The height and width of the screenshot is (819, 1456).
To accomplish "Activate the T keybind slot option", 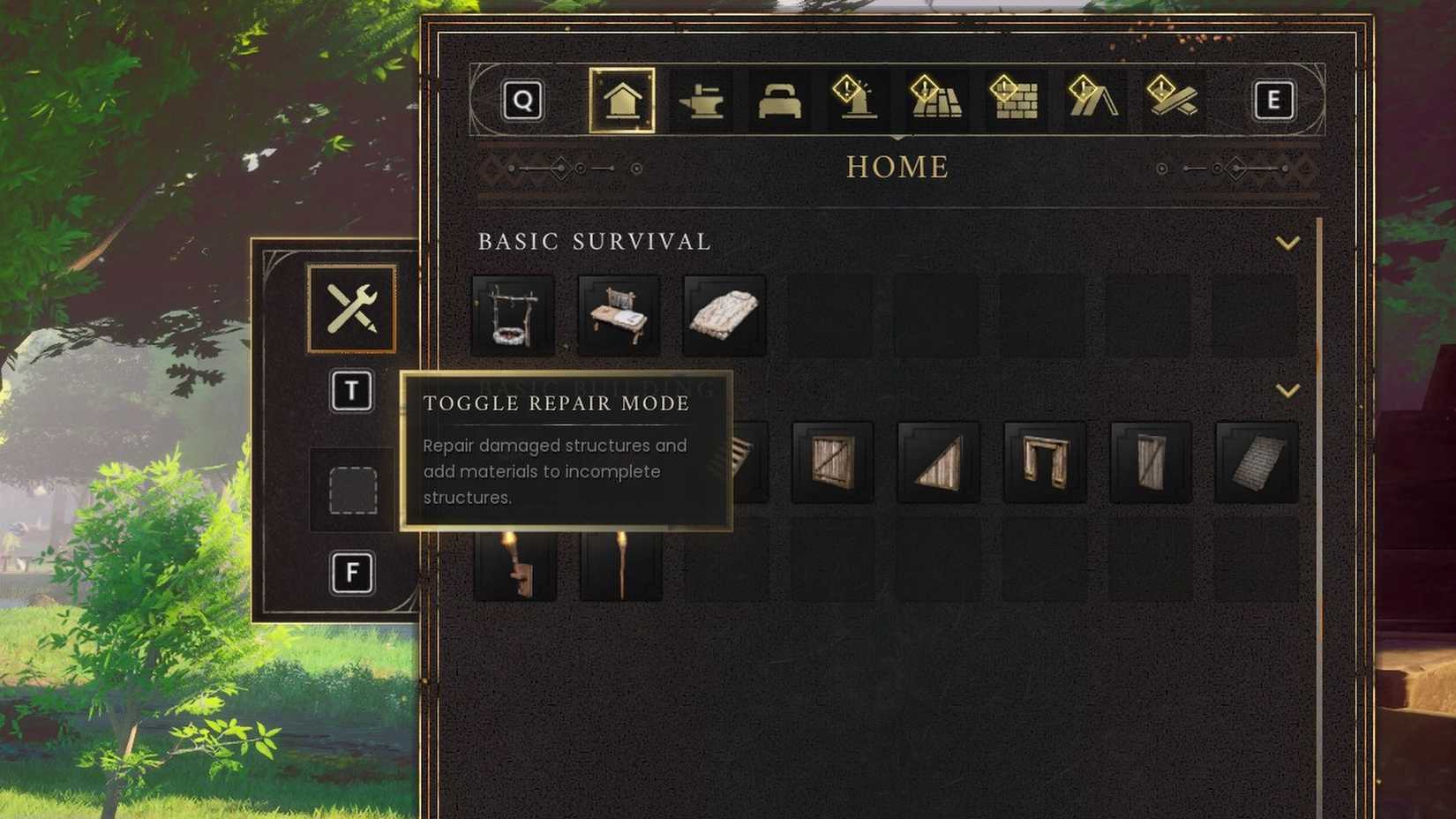I will tap(352, 393).
